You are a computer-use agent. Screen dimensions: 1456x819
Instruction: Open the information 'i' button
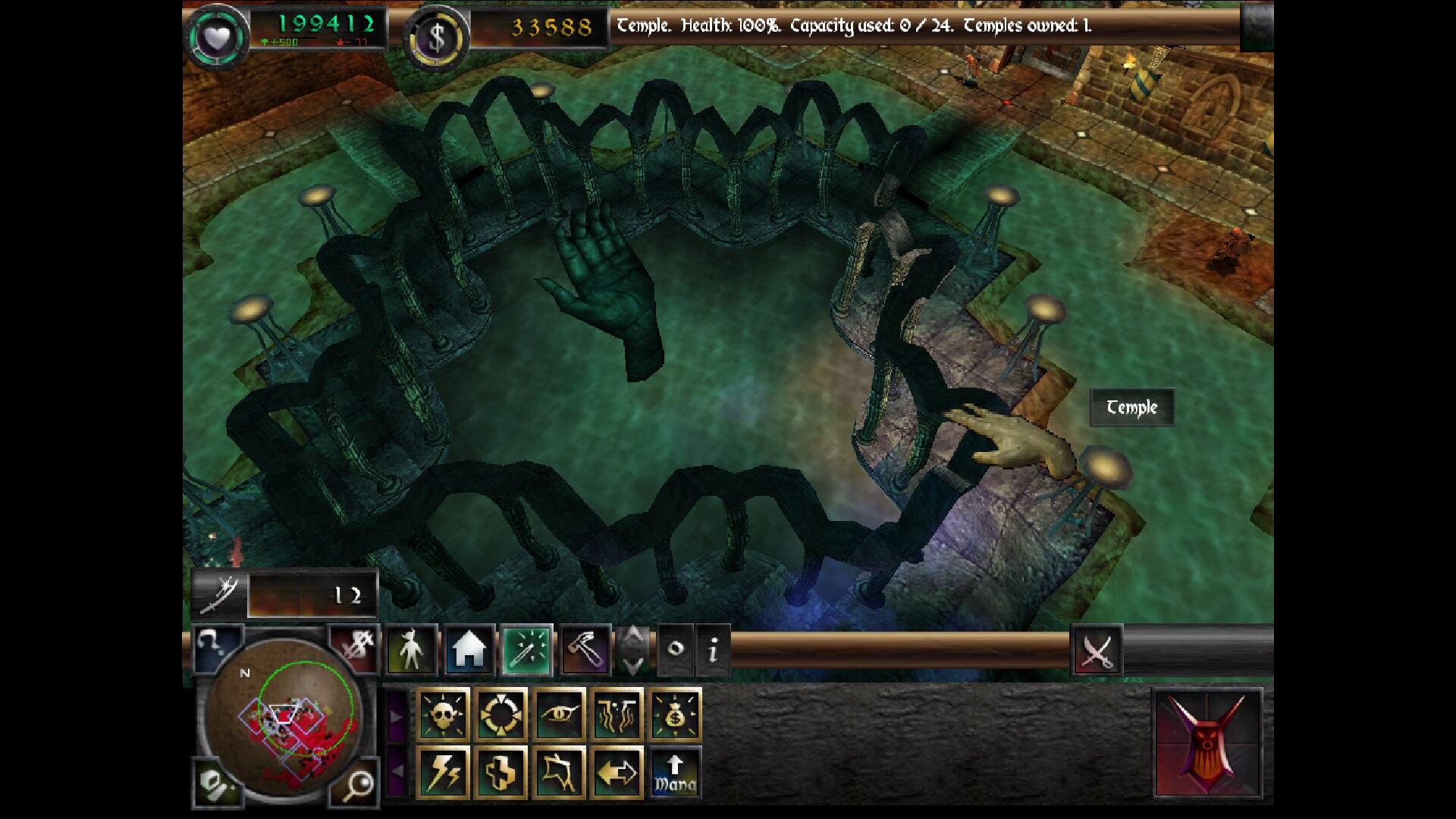[x=713, y=650]
